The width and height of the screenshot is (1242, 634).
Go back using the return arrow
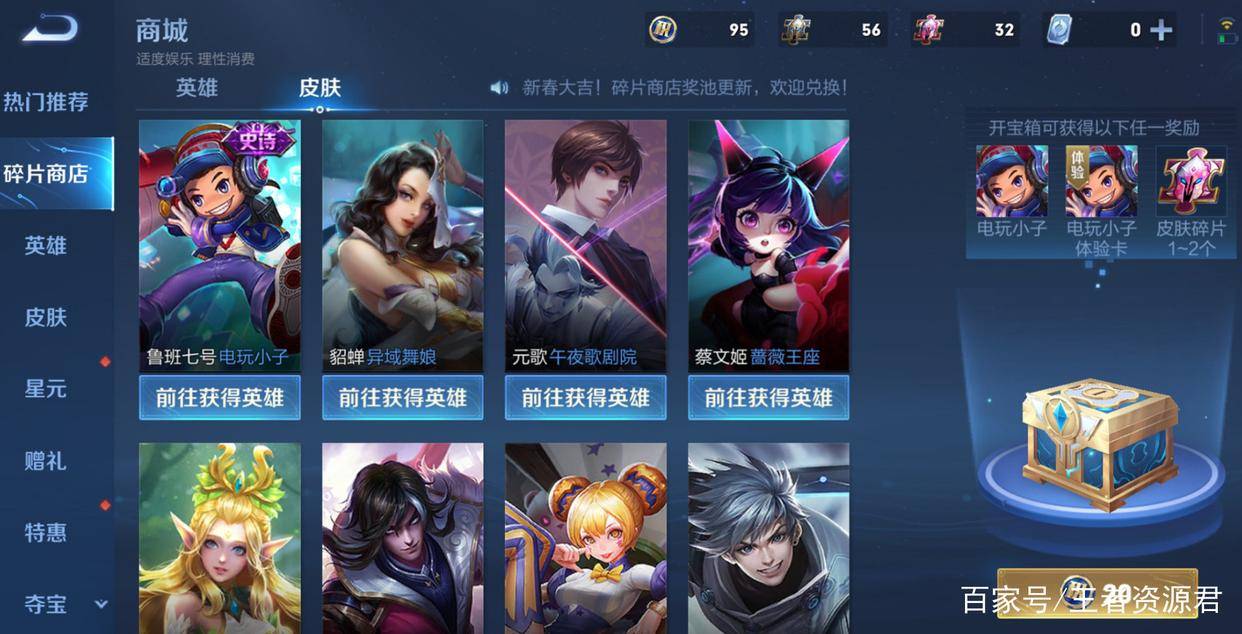point(50,29)
